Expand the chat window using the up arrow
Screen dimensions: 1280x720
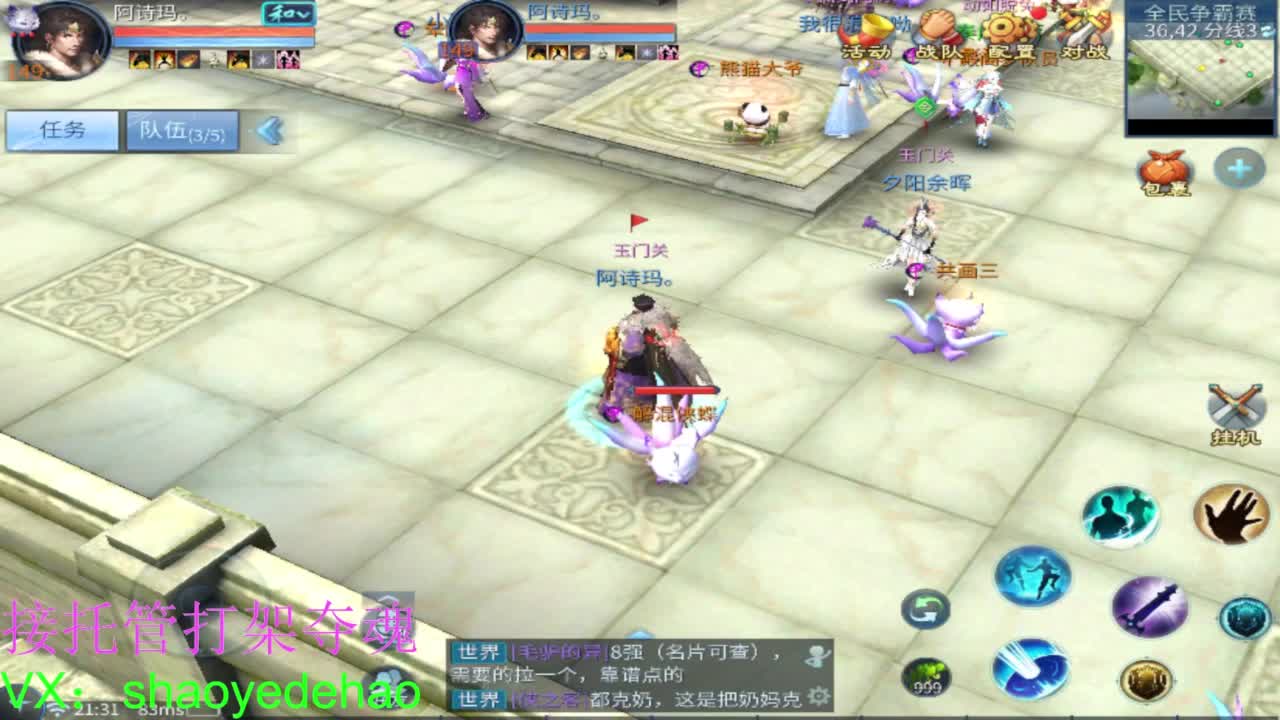click(640, 632)
